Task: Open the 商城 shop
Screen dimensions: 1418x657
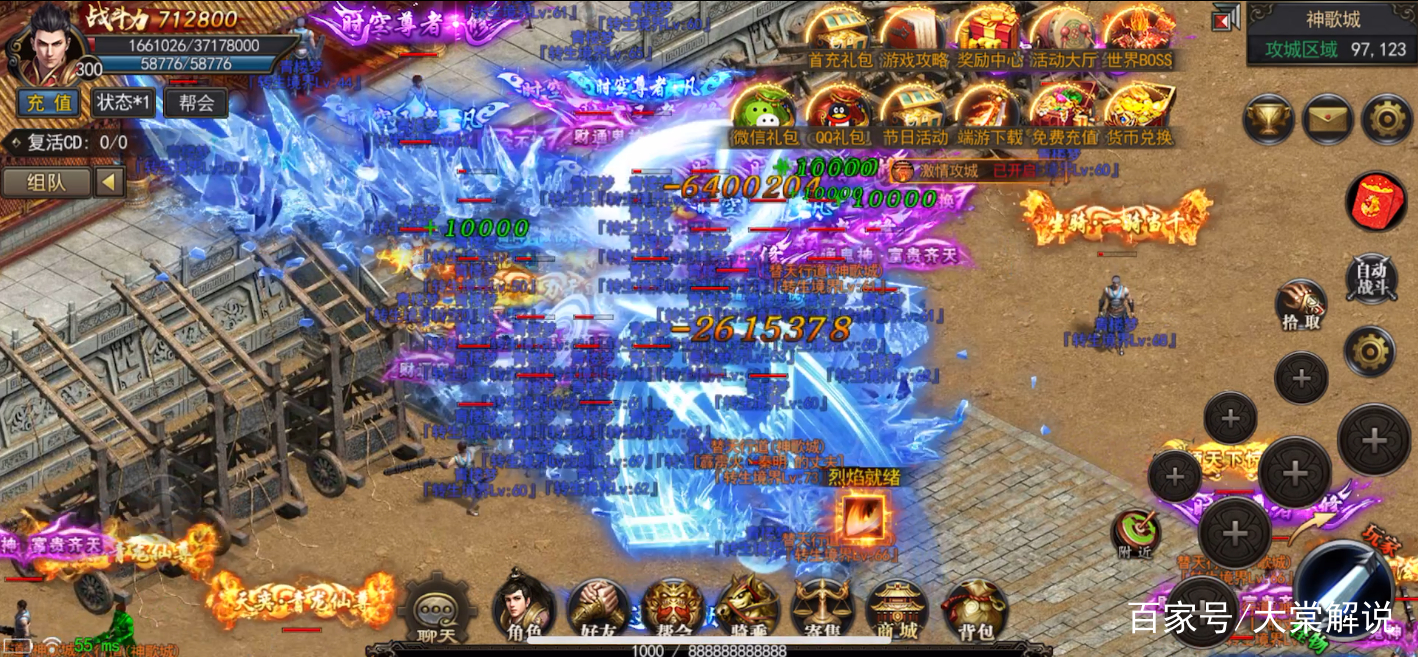Action: (897, 608)
